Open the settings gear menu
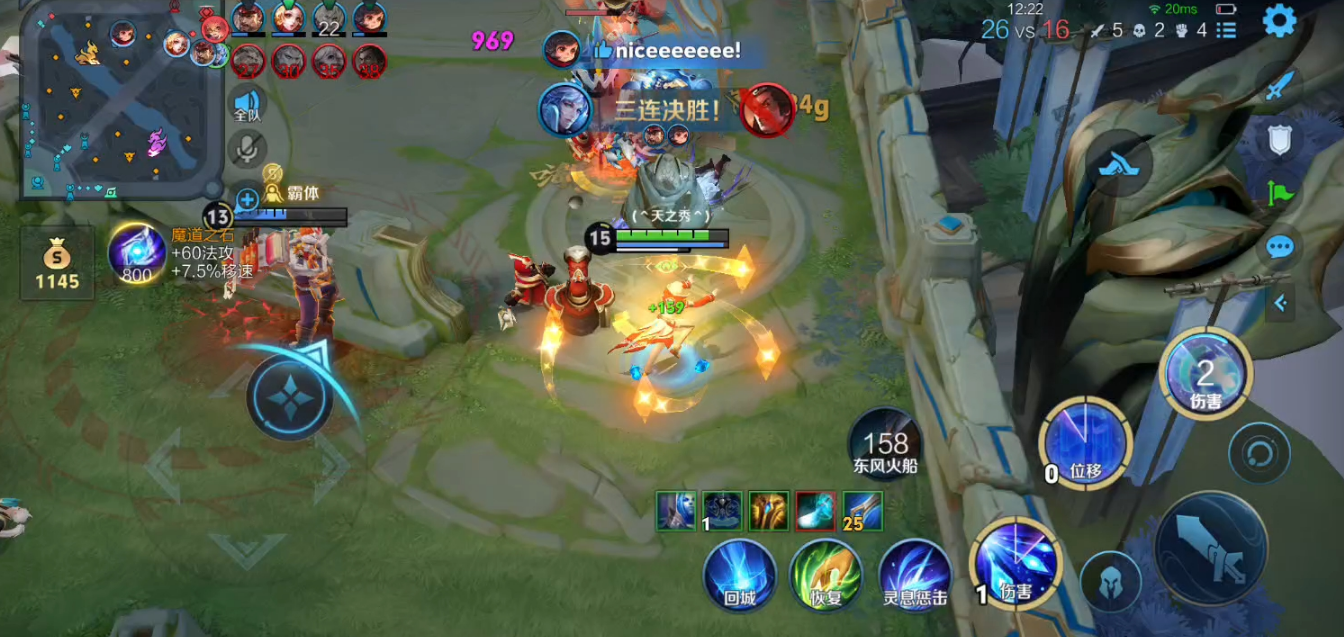This screenshot has width=1344, height=637. (1279, 21)
